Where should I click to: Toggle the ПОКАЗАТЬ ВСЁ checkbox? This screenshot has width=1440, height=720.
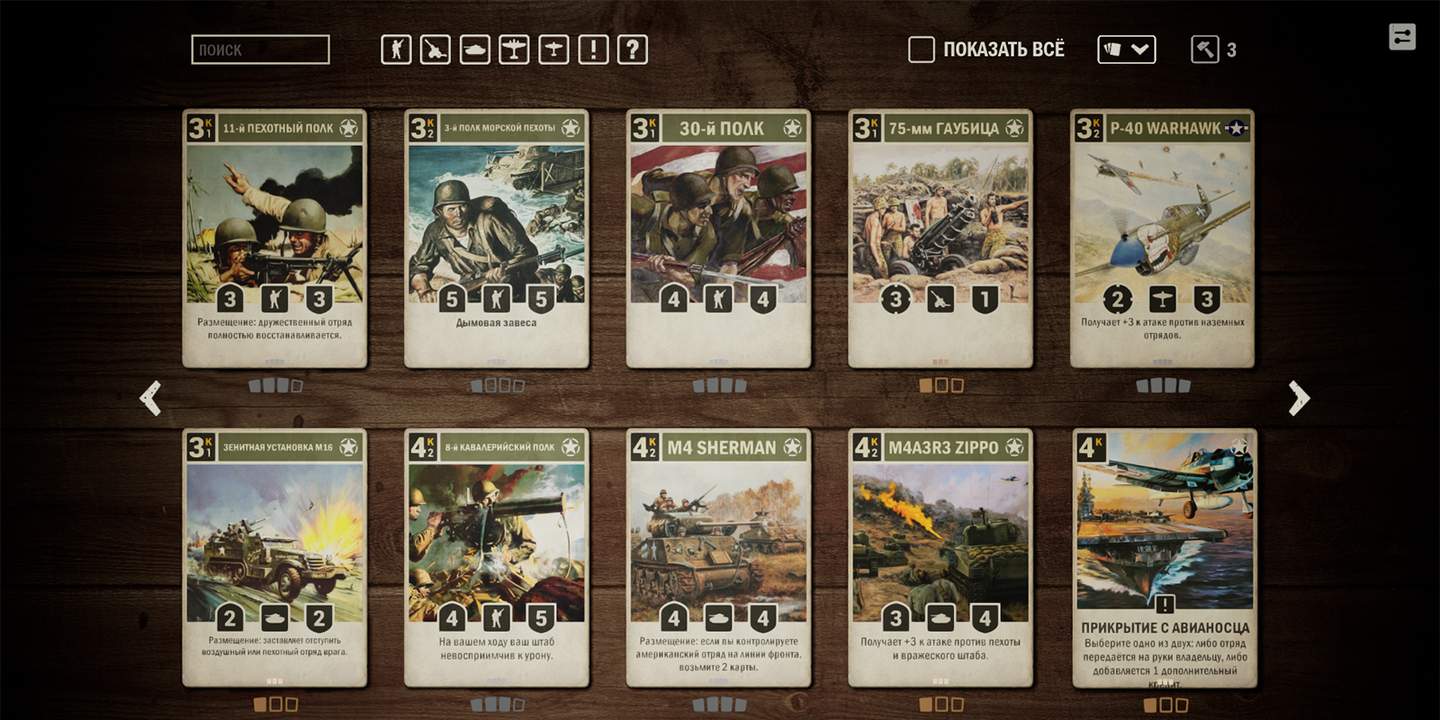point(921,49)
